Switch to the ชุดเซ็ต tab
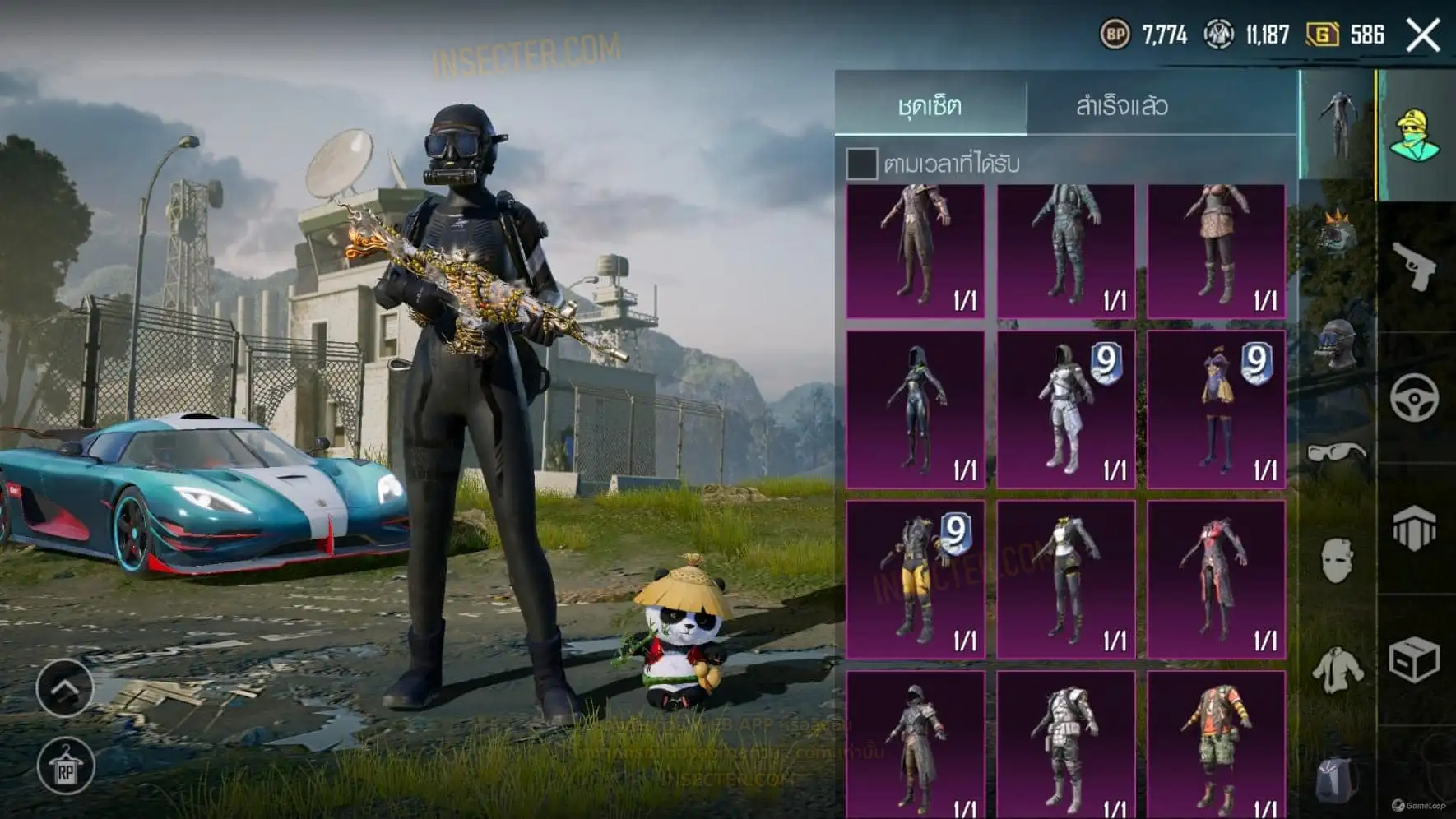Screen dimensions: 1456x819 [930, 106]
